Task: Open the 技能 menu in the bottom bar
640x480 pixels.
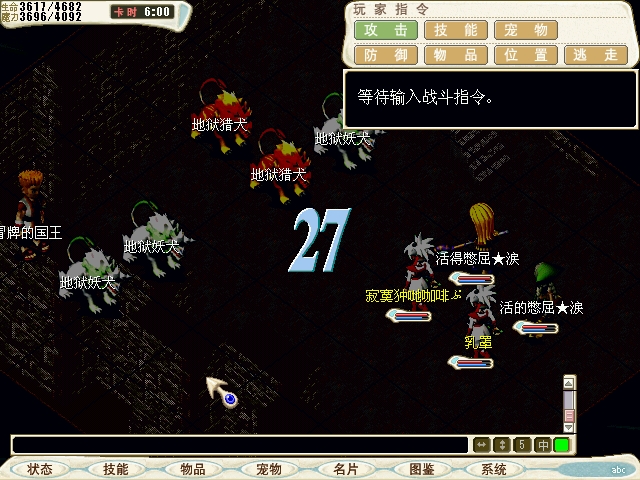Action: [116, 469]
